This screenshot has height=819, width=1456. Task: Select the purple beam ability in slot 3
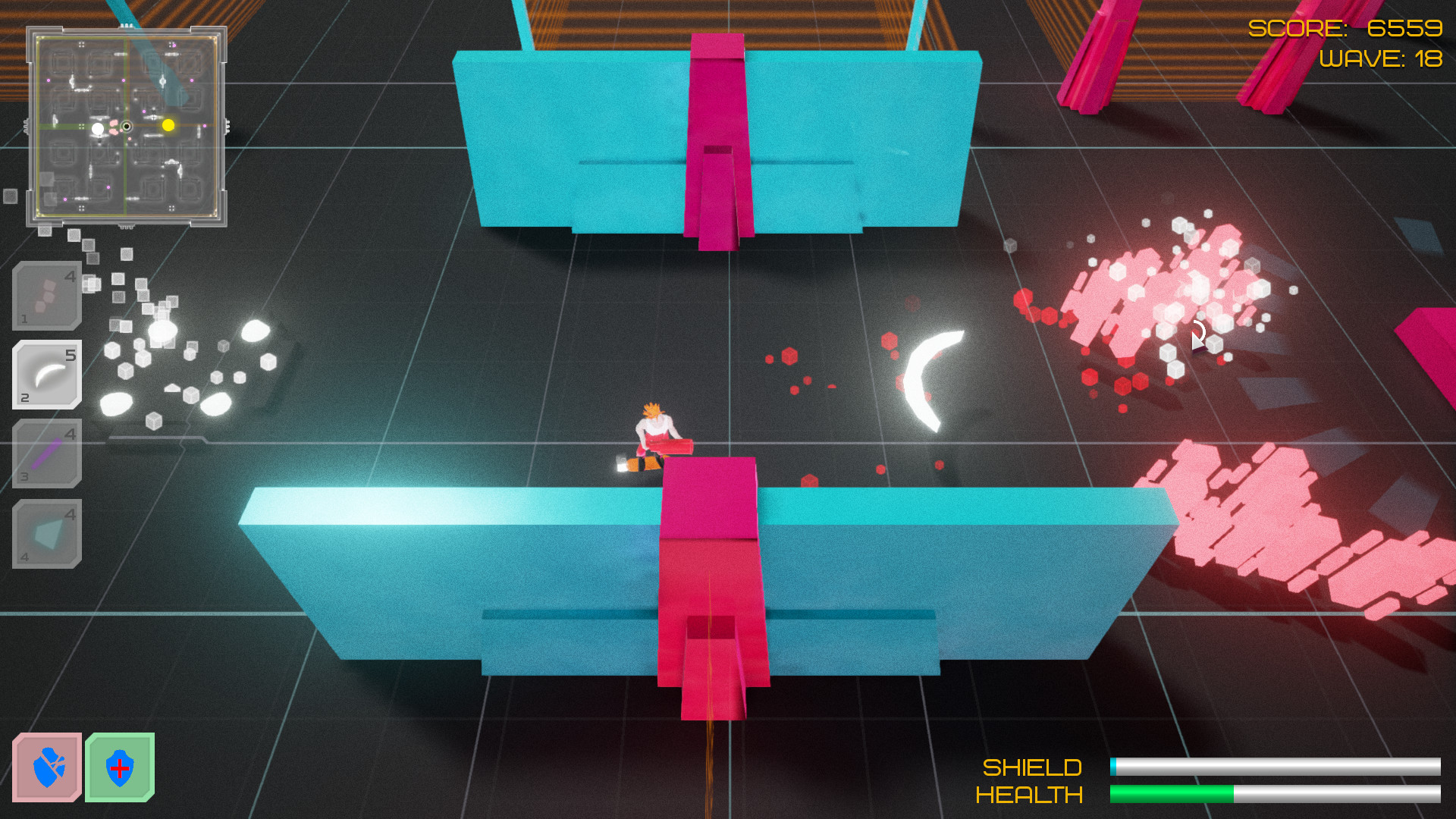click(x=45, y=455)
